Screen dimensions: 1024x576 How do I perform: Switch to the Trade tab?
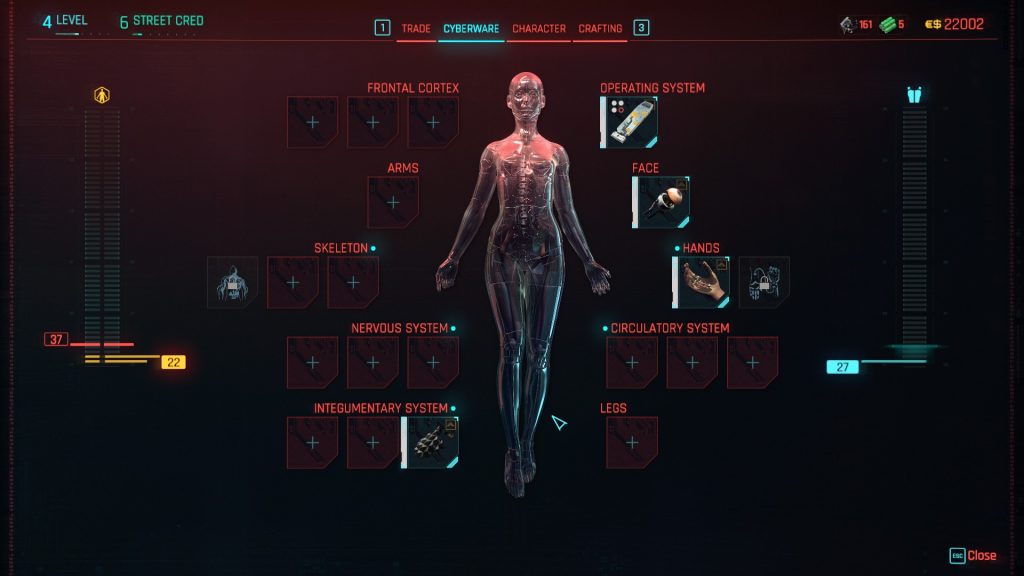(x=416, y=29)
